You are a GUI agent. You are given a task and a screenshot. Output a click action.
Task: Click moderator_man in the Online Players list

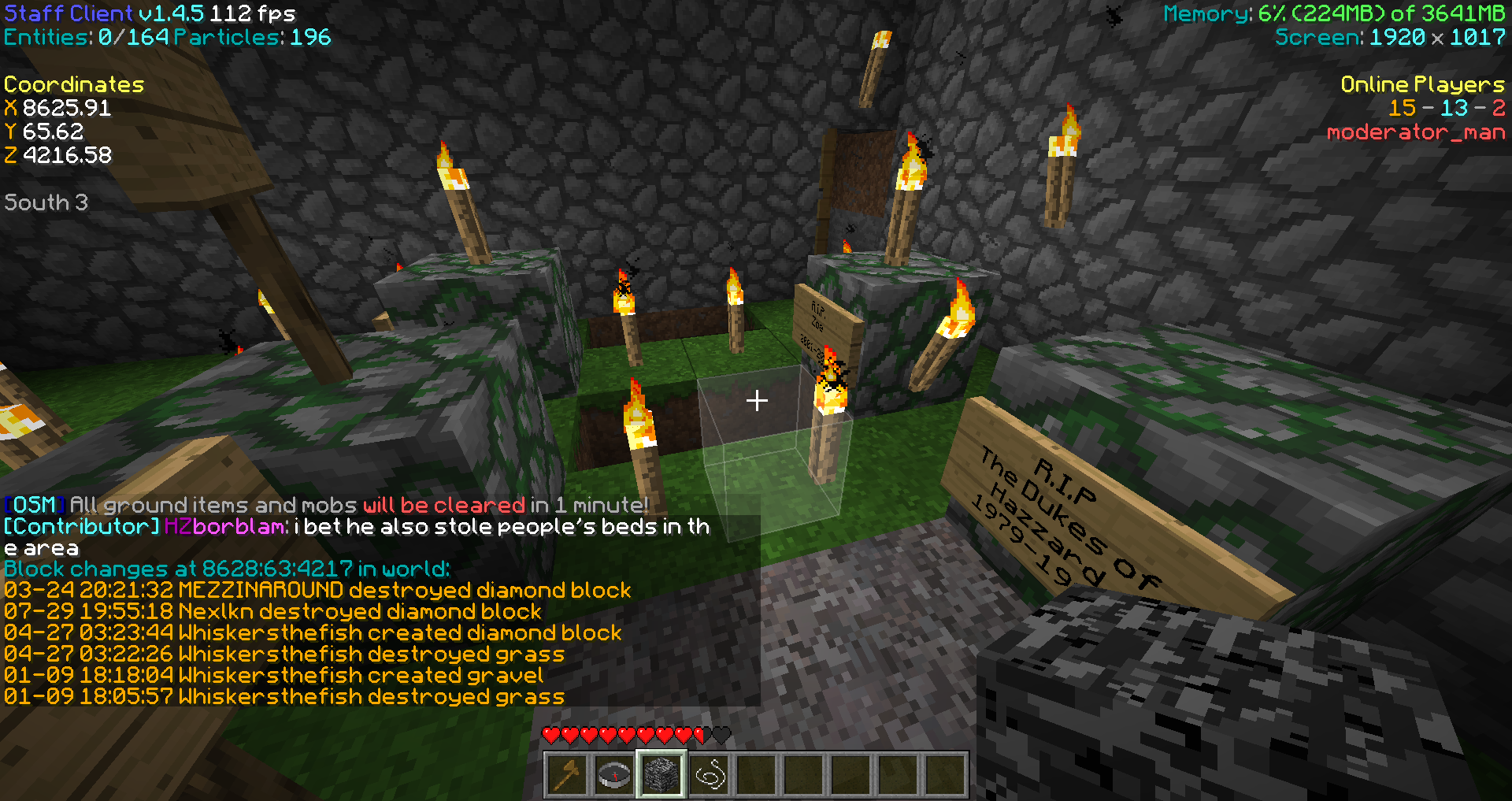[x=1415, y=132]
